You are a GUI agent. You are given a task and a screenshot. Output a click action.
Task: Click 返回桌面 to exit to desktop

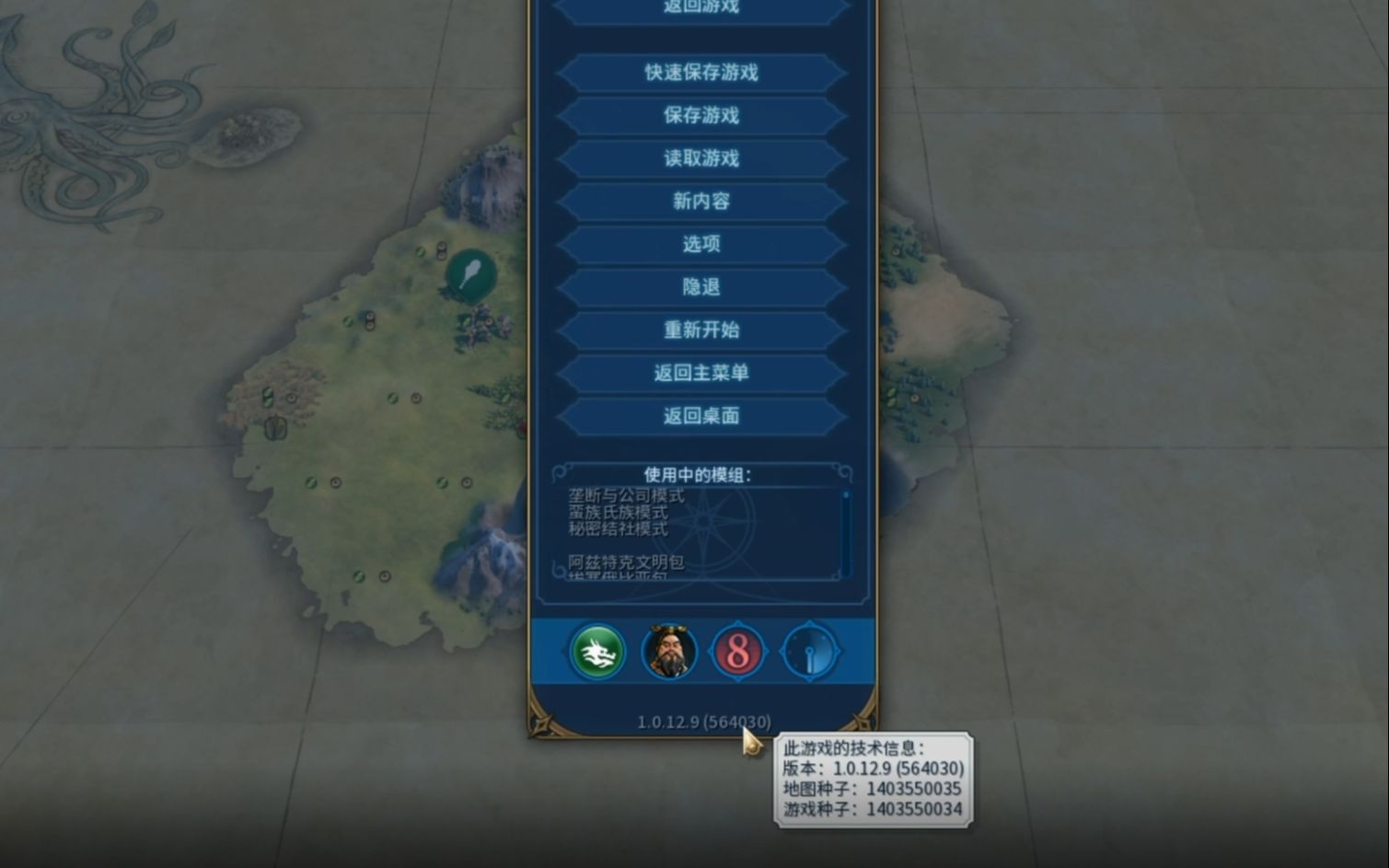coord(703,416)
